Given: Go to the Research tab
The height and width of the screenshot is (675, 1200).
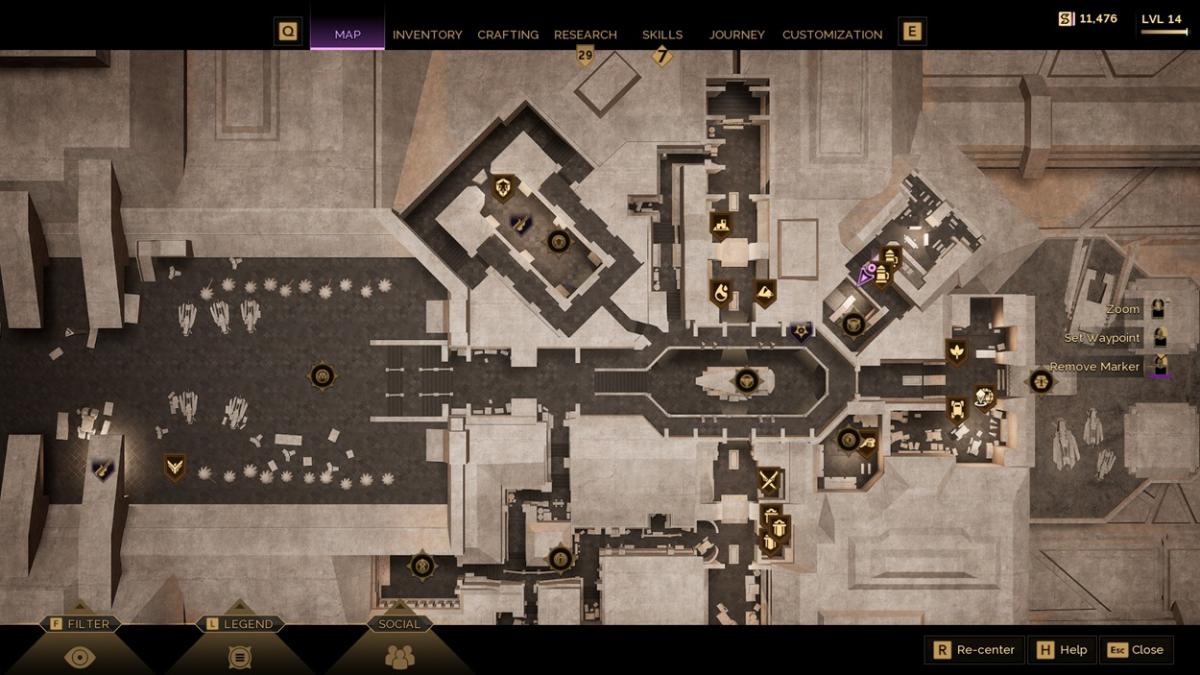Looking at the screenshot, I should click(585, 34).
